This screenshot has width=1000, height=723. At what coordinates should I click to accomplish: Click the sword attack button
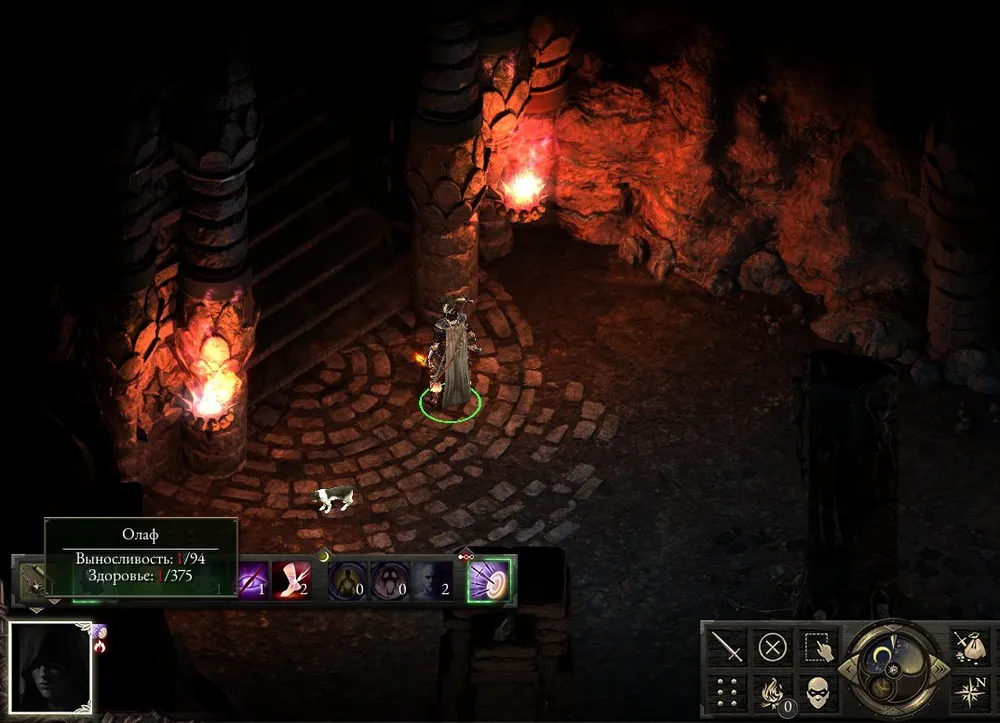point(727,647)
